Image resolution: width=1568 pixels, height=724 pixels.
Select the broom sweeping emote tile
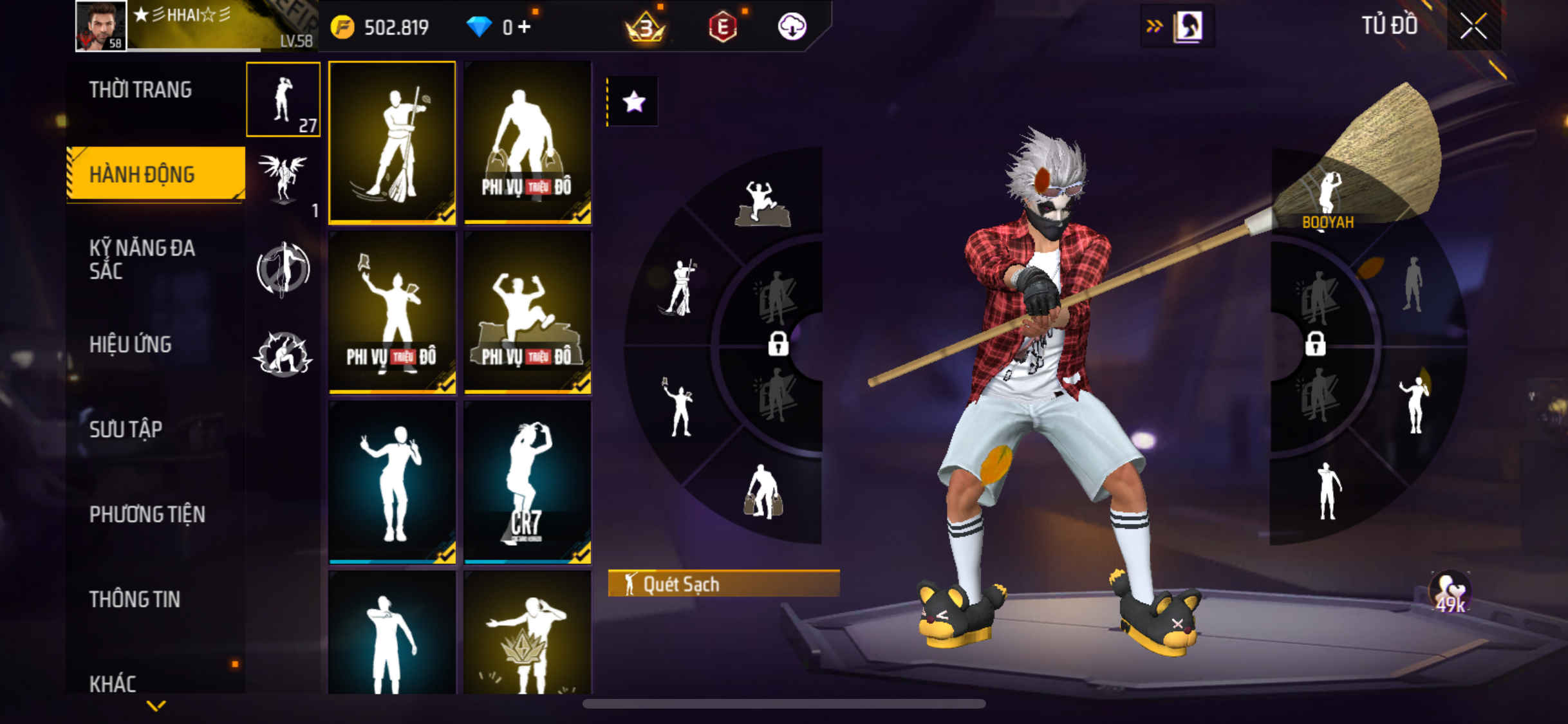pyautogui.click(x=392, y=143)
